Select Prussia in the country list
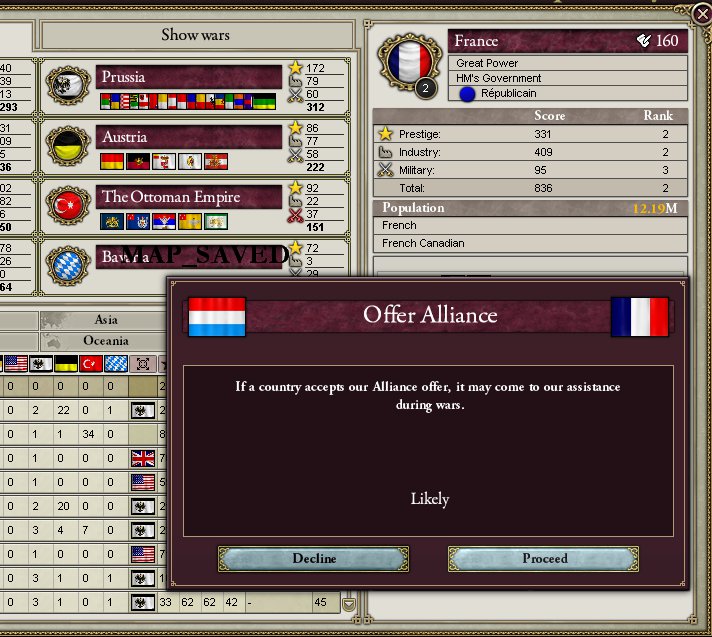This screenshot has width=712, height=637. click(190, 77)
